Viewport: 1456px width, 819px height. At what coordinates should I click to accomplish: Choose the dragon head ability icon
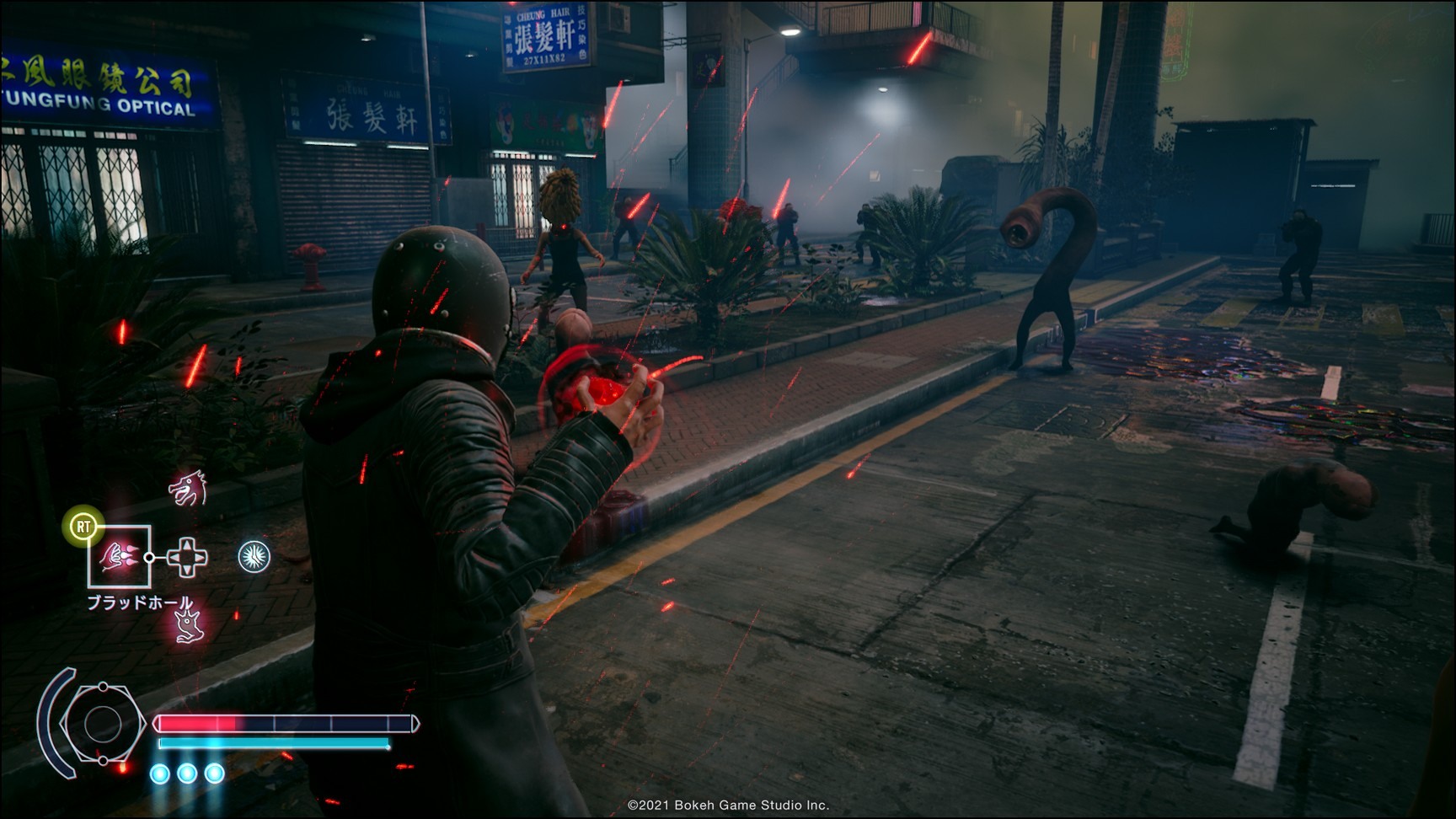(x=187, y=489)
